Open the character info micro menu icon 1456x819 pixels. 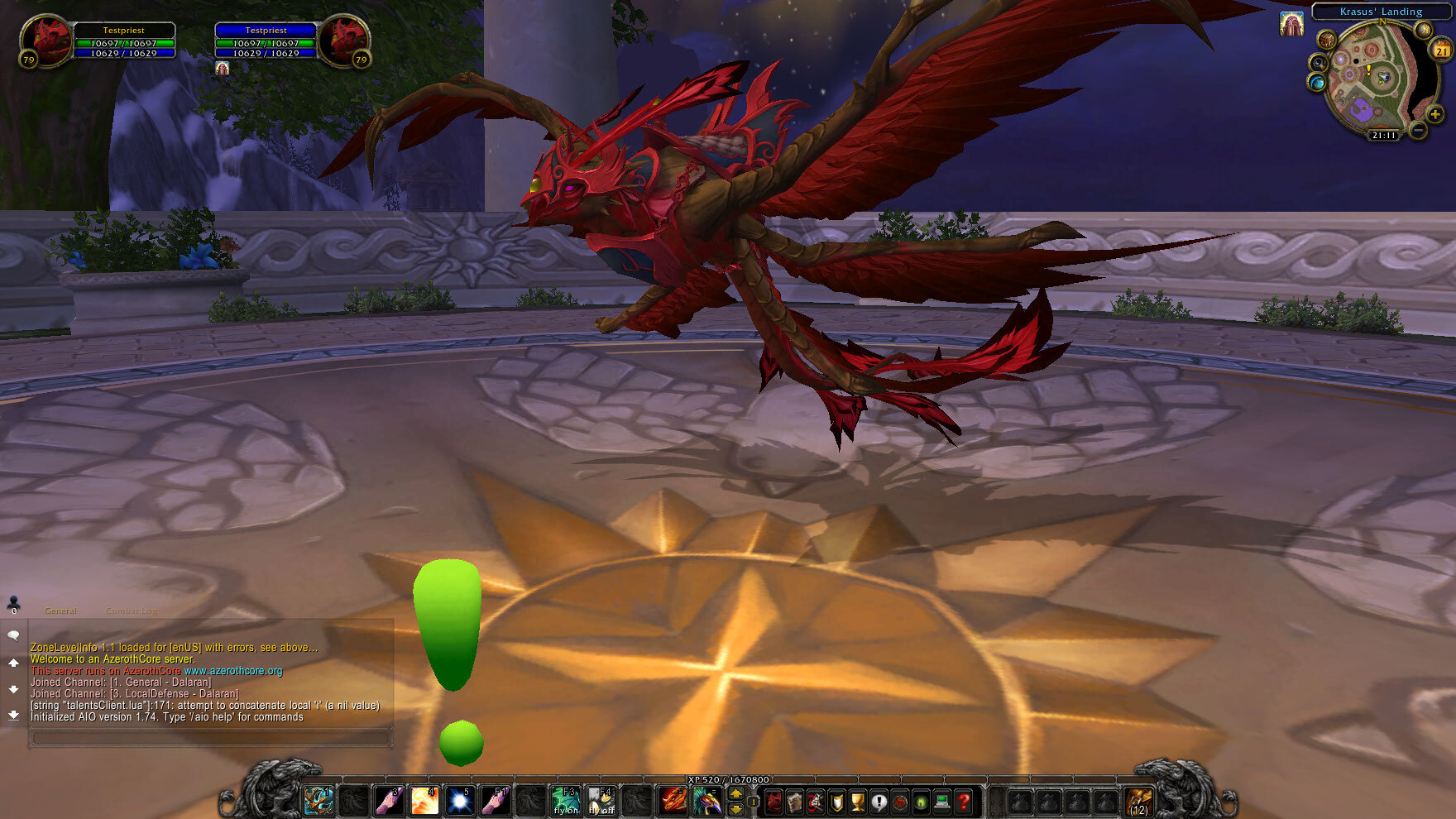[773, 802]
